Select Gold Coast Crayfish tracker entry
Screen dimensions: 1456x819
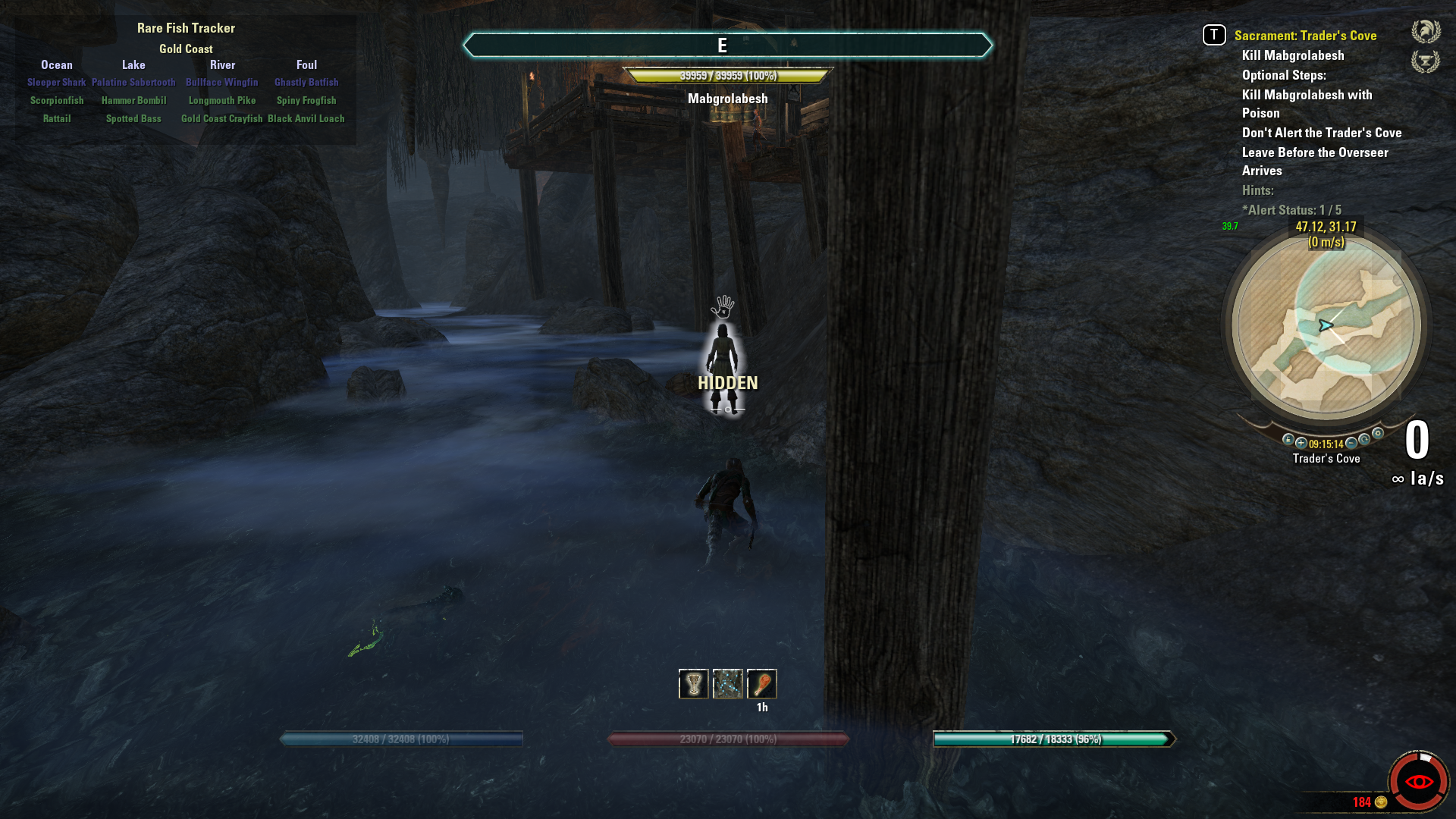pyautogui.click(x=221, y=119)
